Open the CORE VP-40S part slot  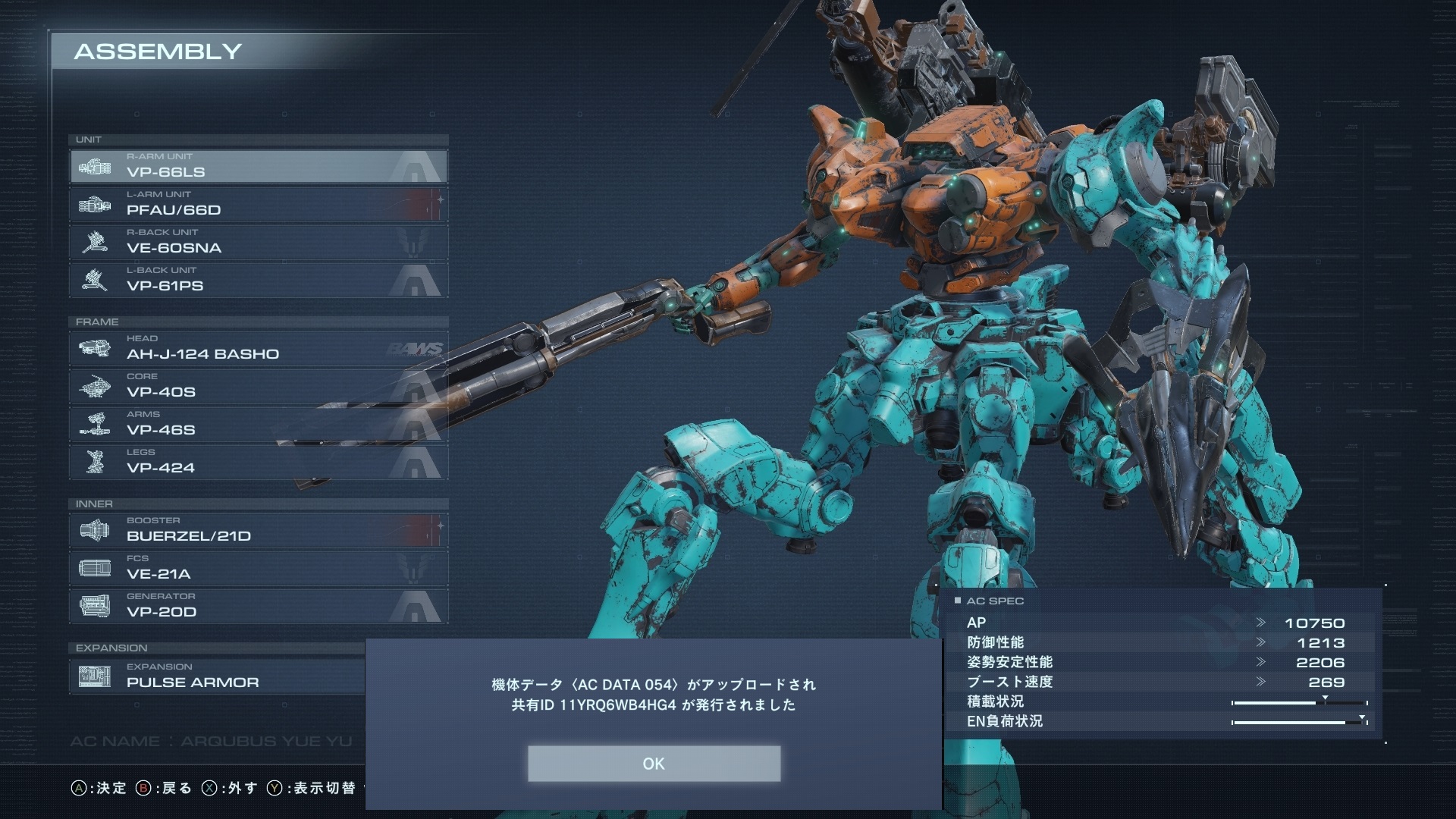[x=258, y=386]
